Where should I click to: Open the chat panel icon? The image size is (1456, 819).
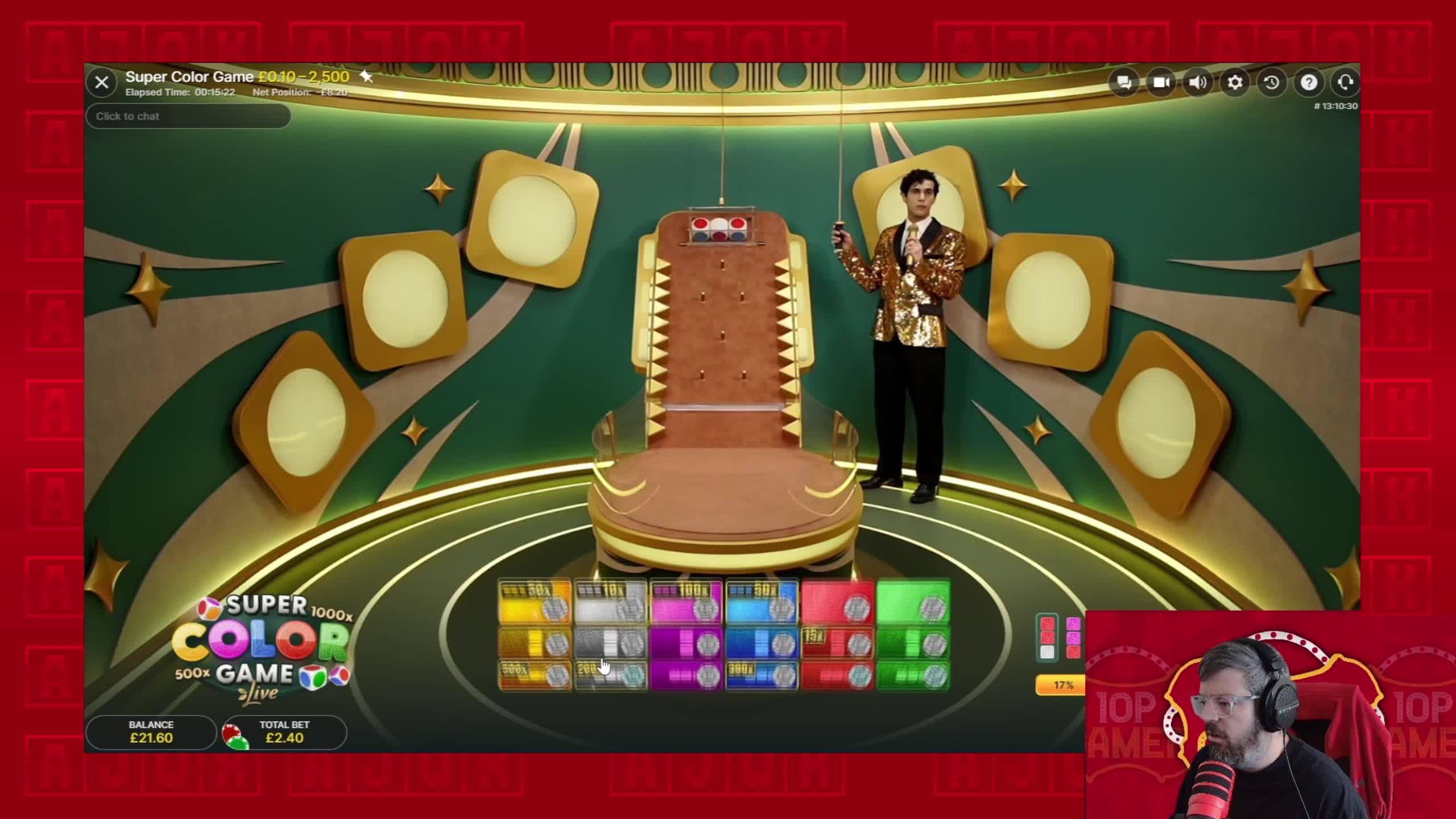point(1125,82)
